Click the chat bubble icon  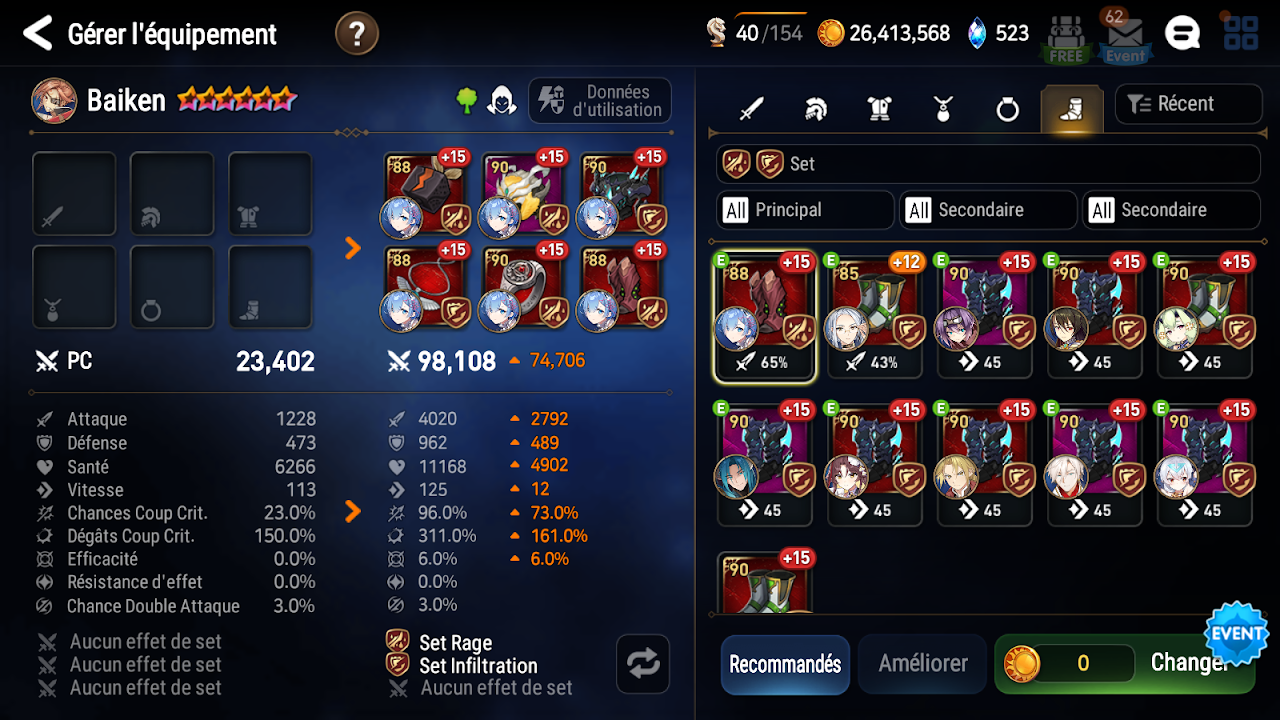coord(1184,33)
